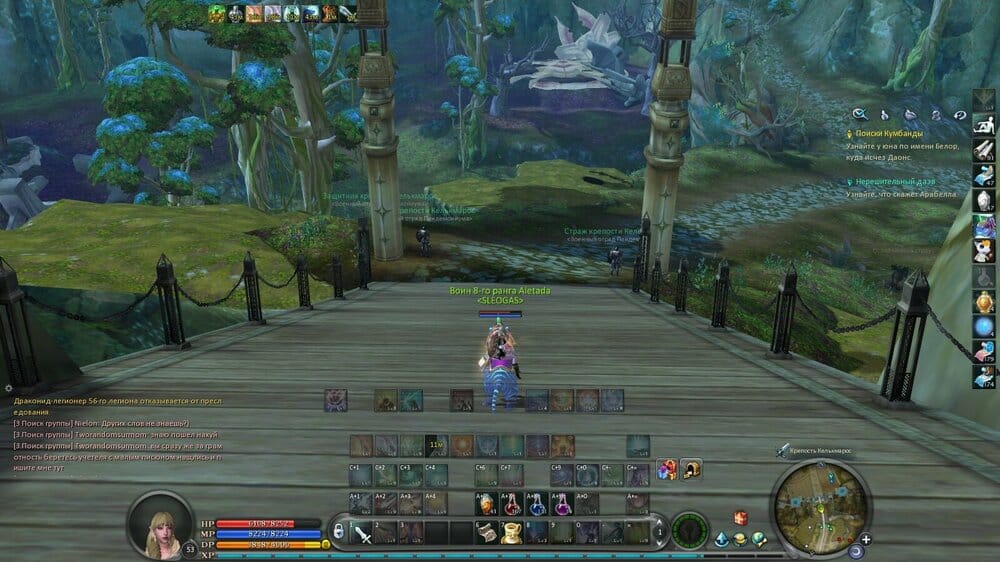Drink the blue mana potion
Screen dimensions: 1000x562
pos(536,503)
